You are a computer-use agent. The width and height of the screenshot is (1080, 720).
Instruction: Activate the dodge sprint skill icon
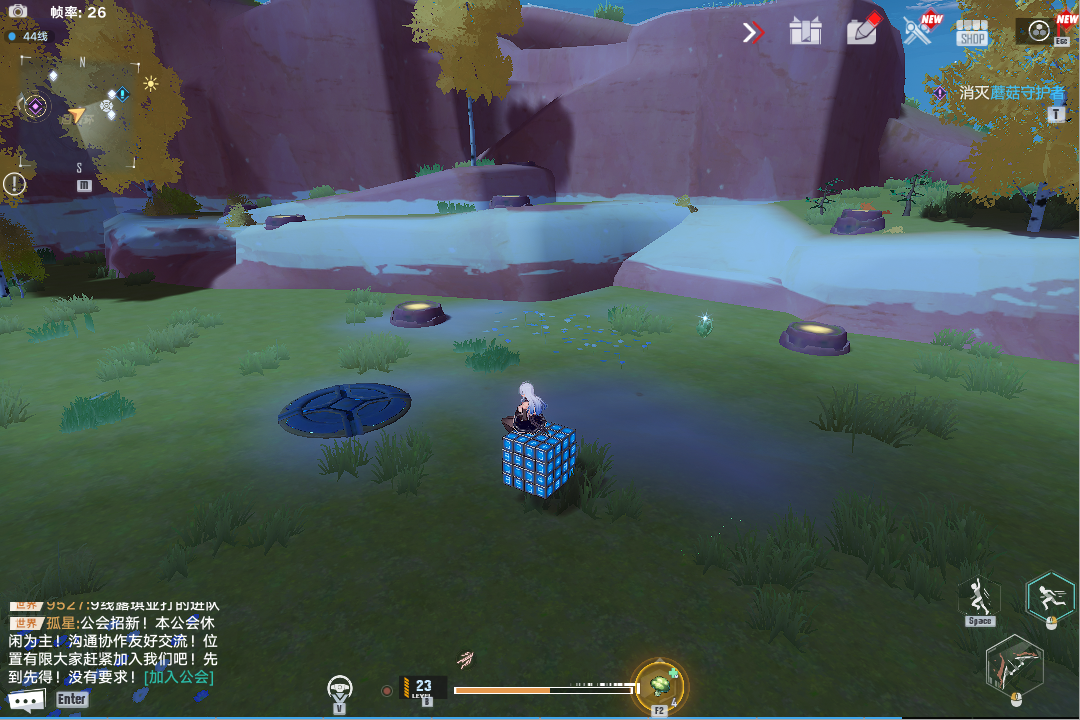[1050, 596]
